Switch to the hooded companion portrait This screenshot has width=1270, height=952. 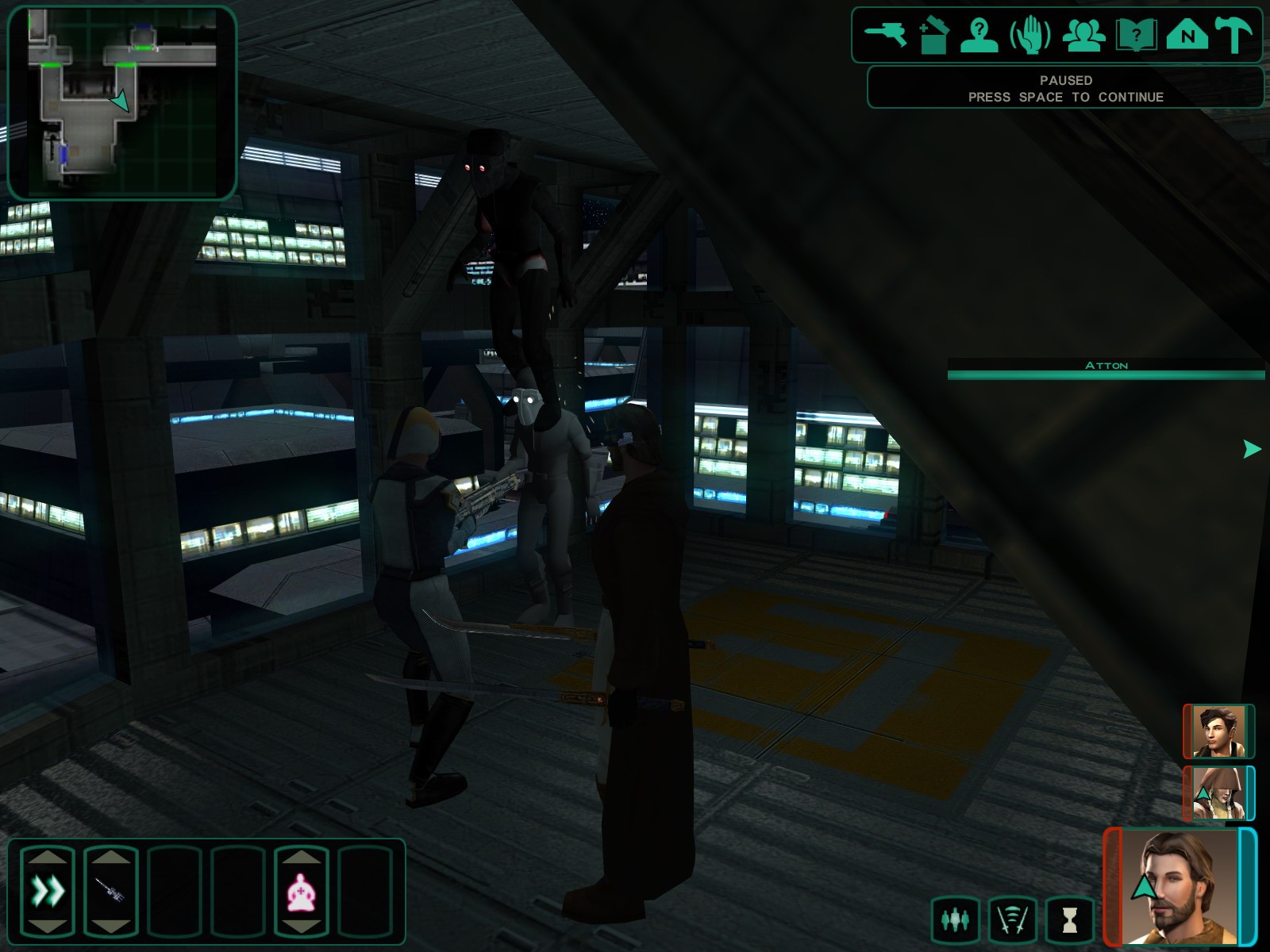click(1218, 793)
